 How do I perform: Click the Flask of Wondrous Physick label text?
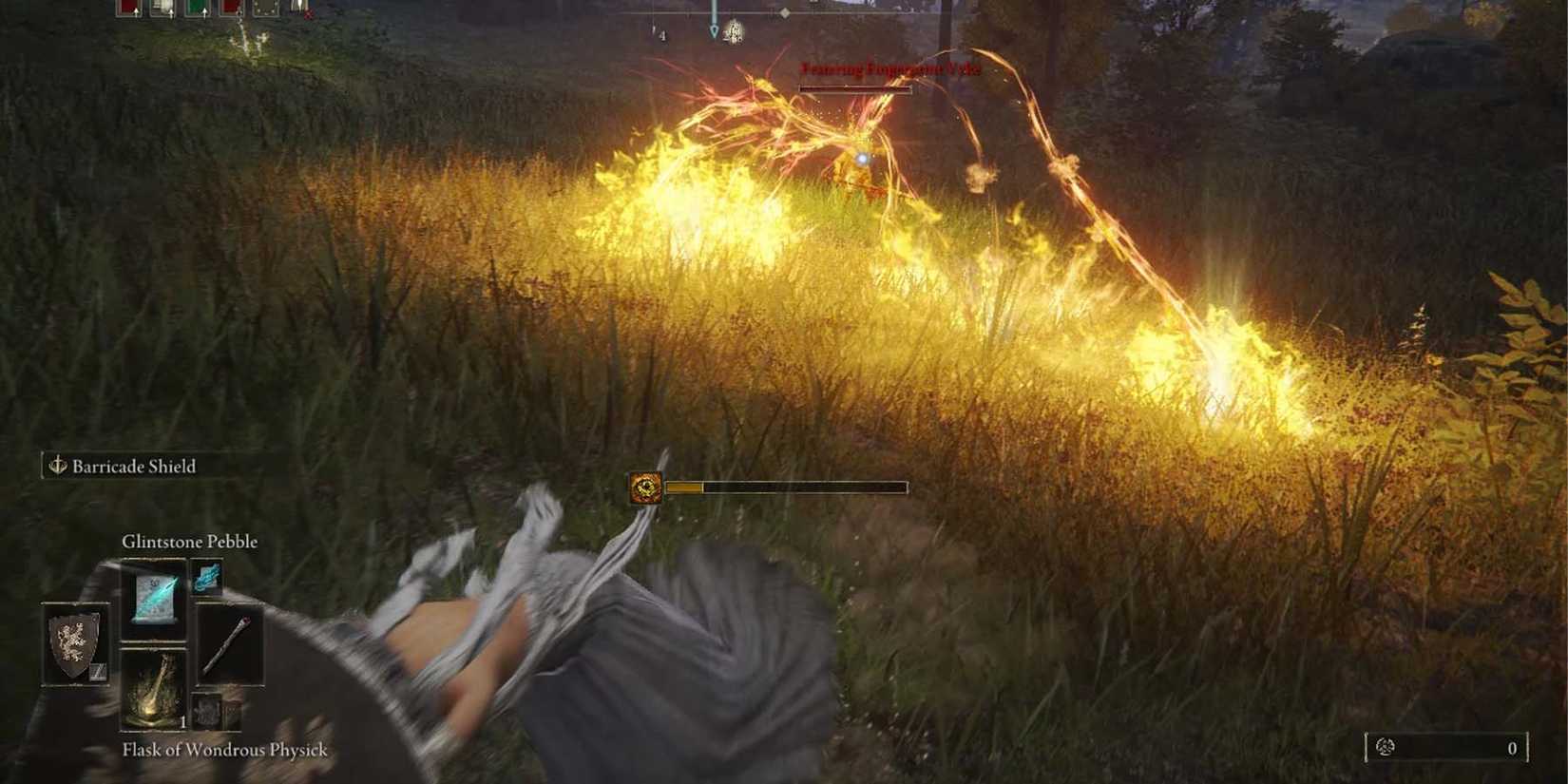pyautogui.click(x=223, y=750)
